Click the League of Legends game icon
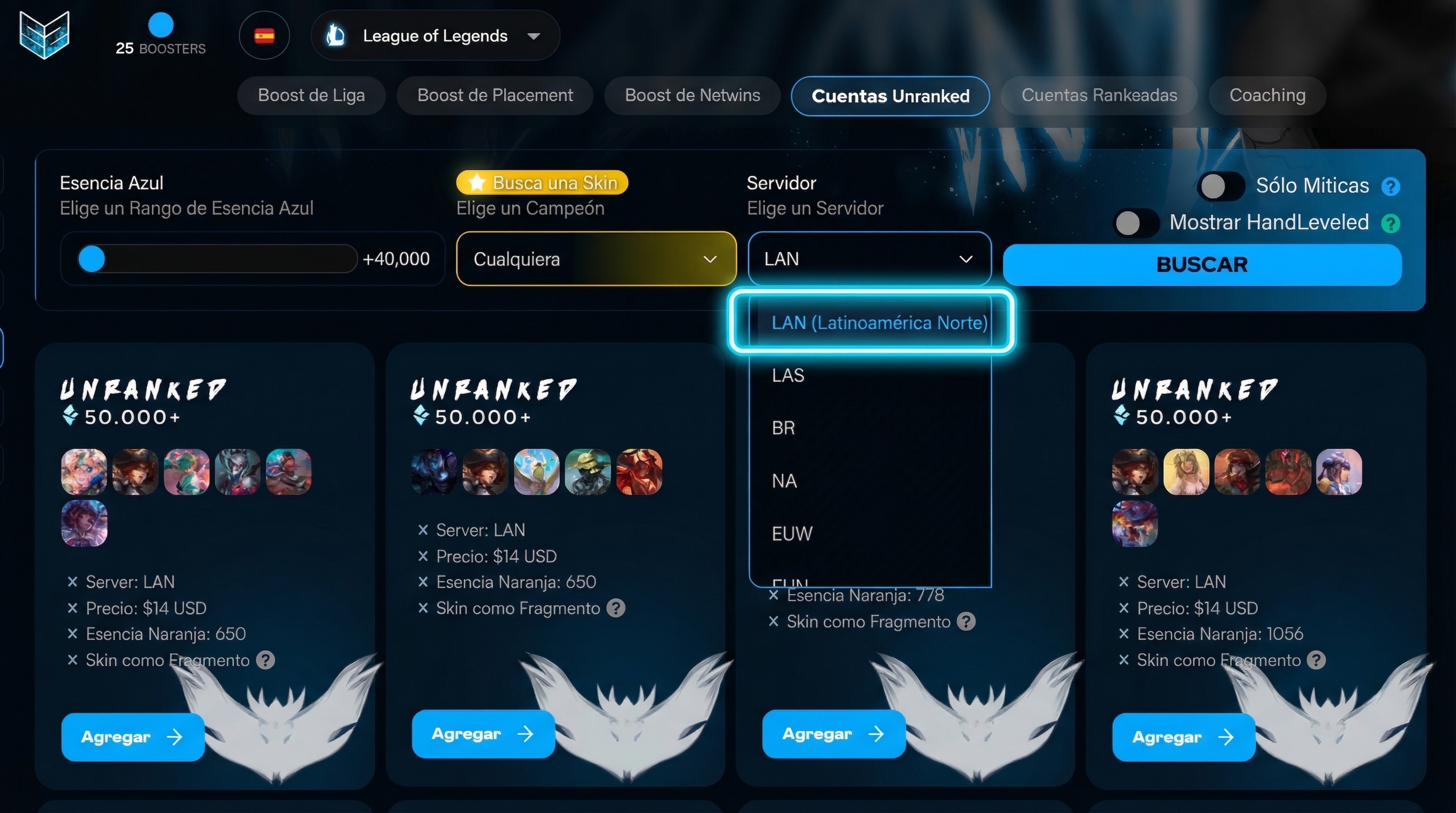 336,35
